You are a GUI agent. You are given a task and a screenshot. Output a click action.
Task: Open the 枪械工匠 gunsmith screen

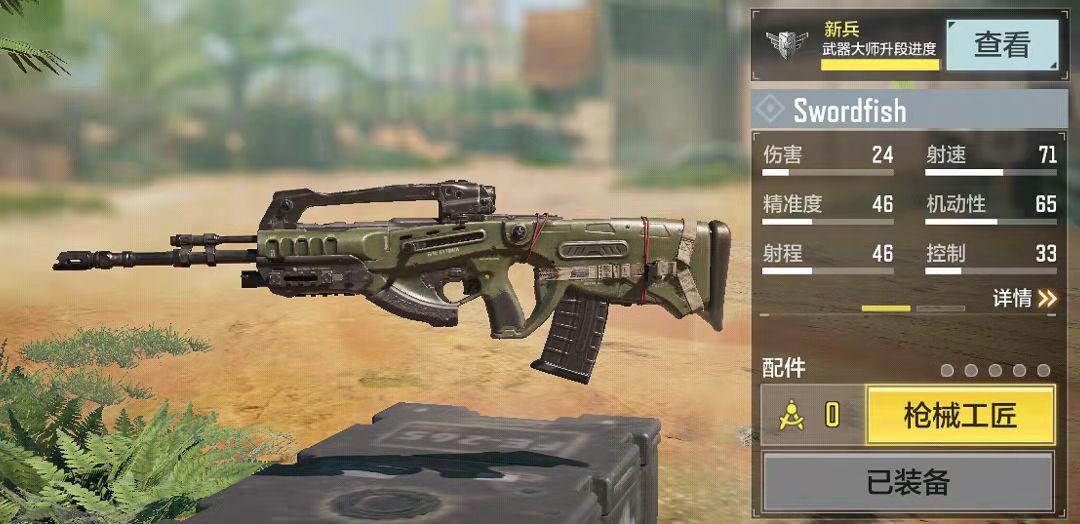coord(960,416)
